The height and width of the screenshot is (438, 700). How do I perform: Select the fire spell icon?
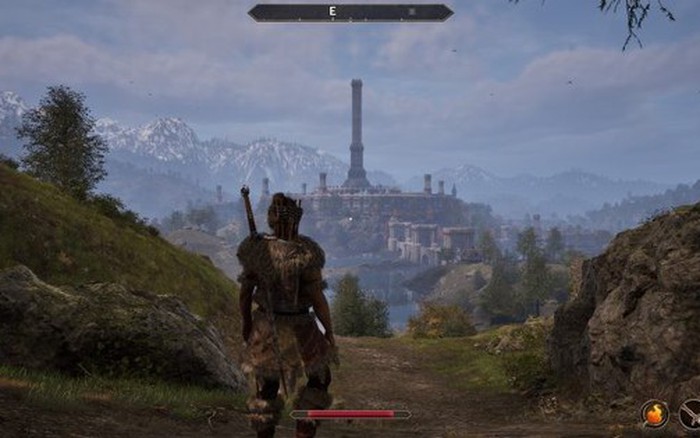[x=655, y=413]
